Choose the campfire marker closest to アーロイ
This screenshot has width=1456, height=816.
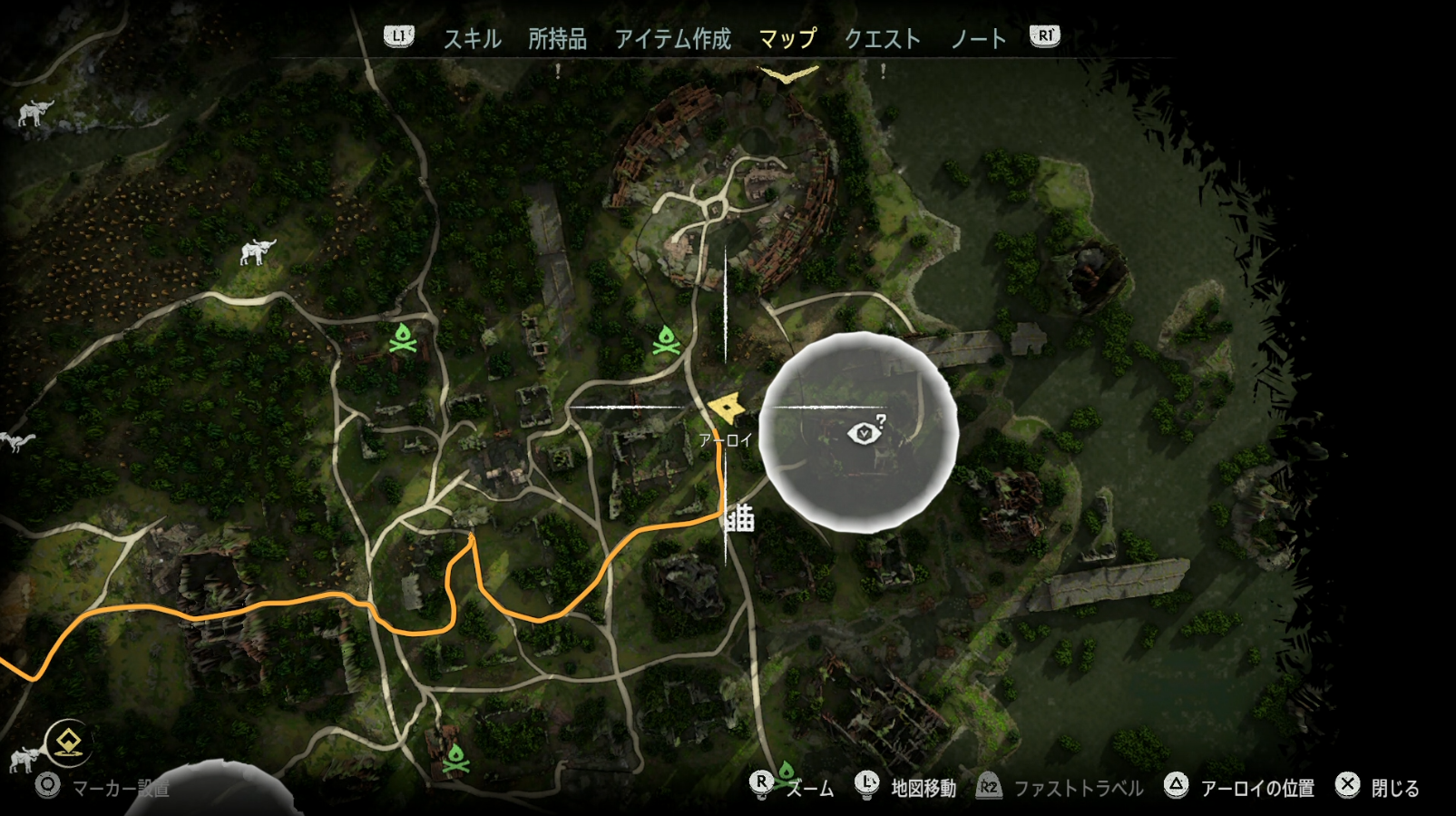click(667, 341)
